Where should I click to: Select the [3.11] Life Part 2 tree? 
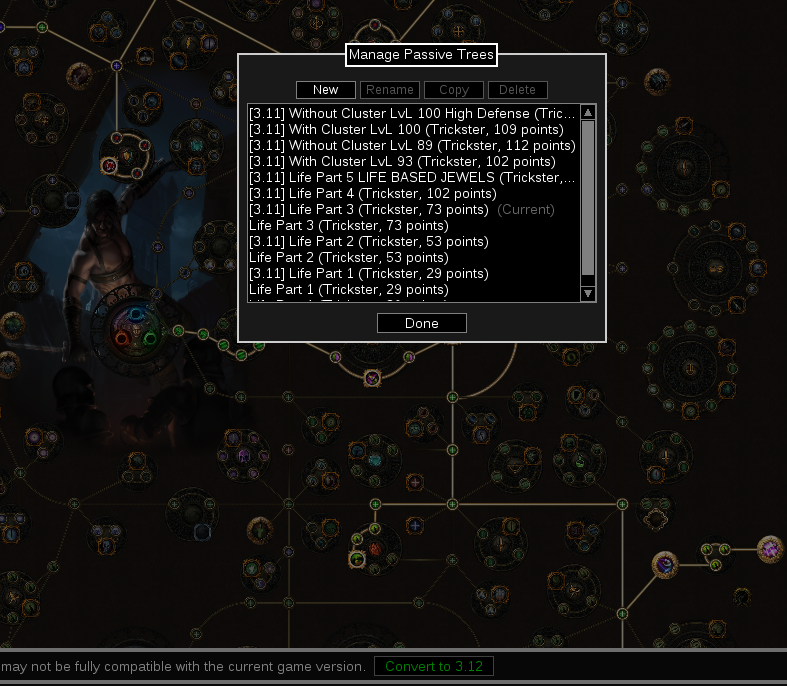pos(368,242)
